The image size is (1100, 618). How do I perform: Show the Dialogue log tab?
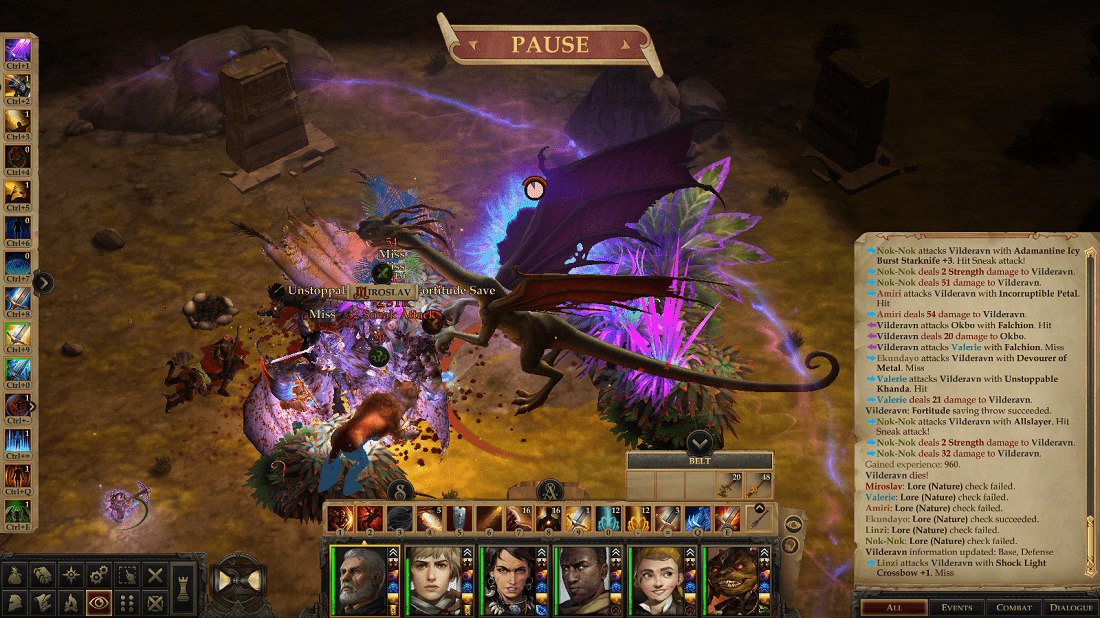pyautogui.click(x=1070, y=607)
